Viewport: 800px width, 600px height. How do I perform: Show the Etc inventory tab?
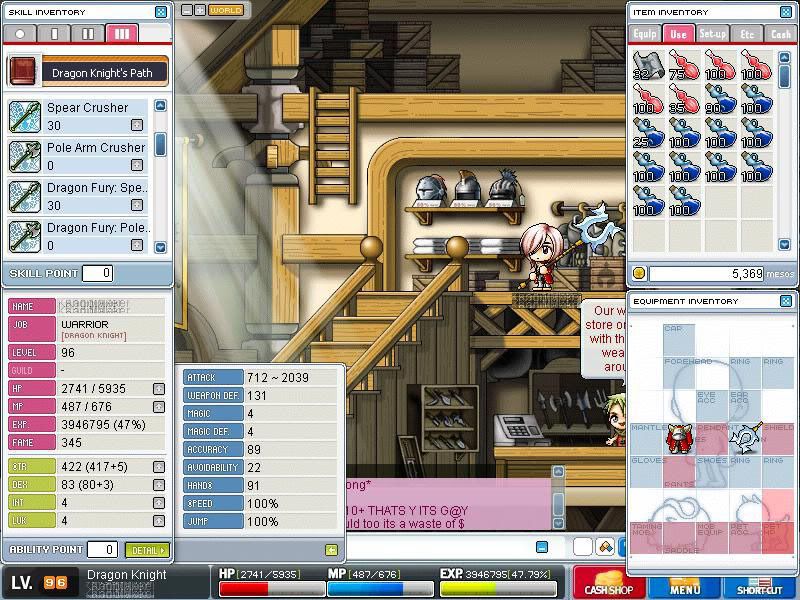pyautogui.click(x=747, y=33)
